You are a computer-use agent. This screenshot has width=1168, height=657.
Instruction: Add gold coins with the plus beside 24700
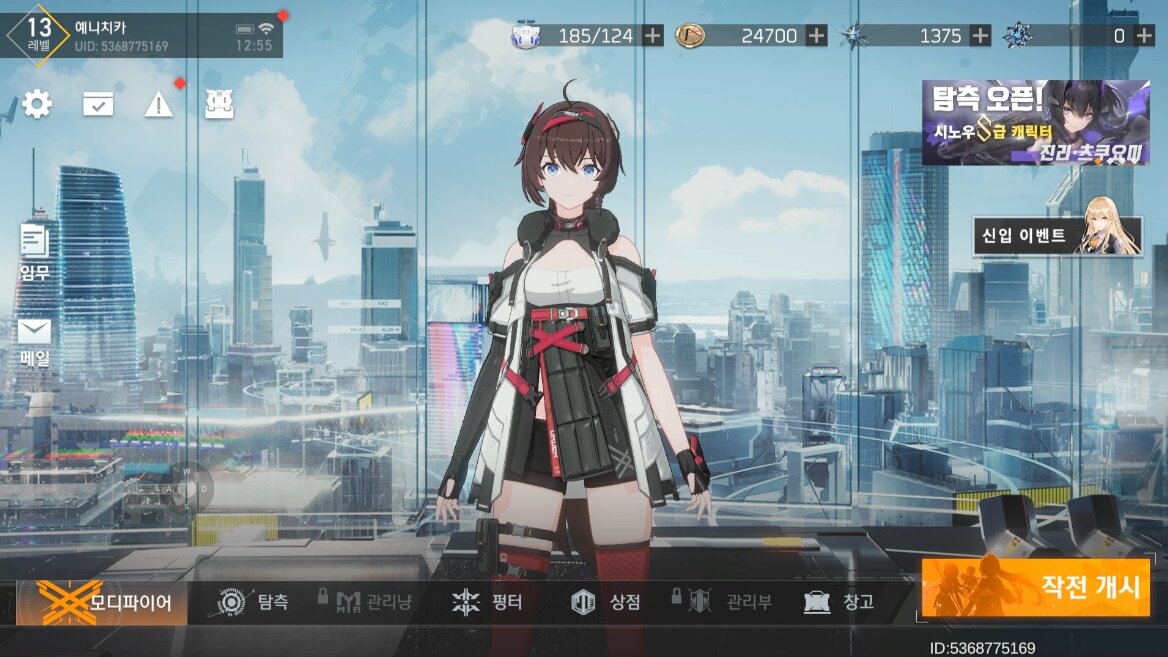coord(816,36)
